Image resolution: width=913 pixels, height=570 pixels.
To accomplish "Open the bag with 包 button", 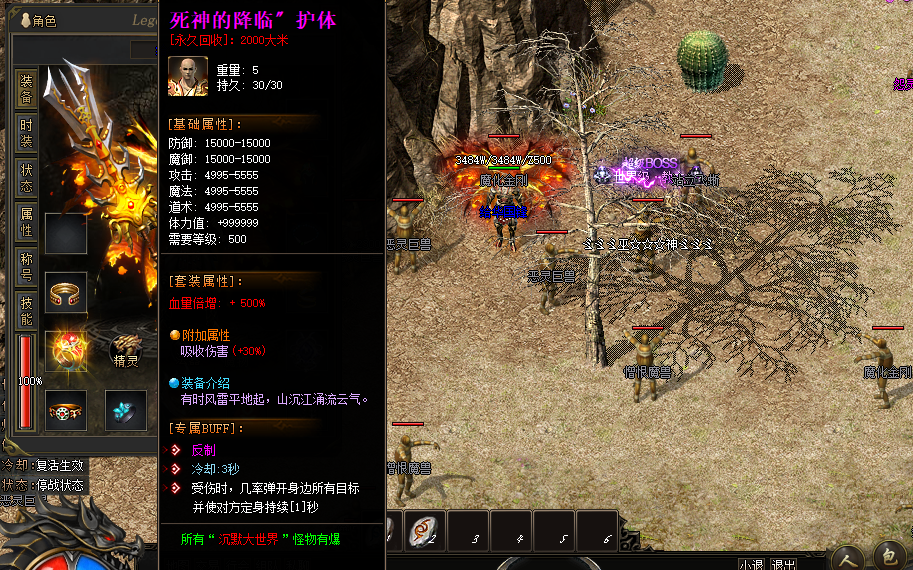I will [x=889, y=558].
